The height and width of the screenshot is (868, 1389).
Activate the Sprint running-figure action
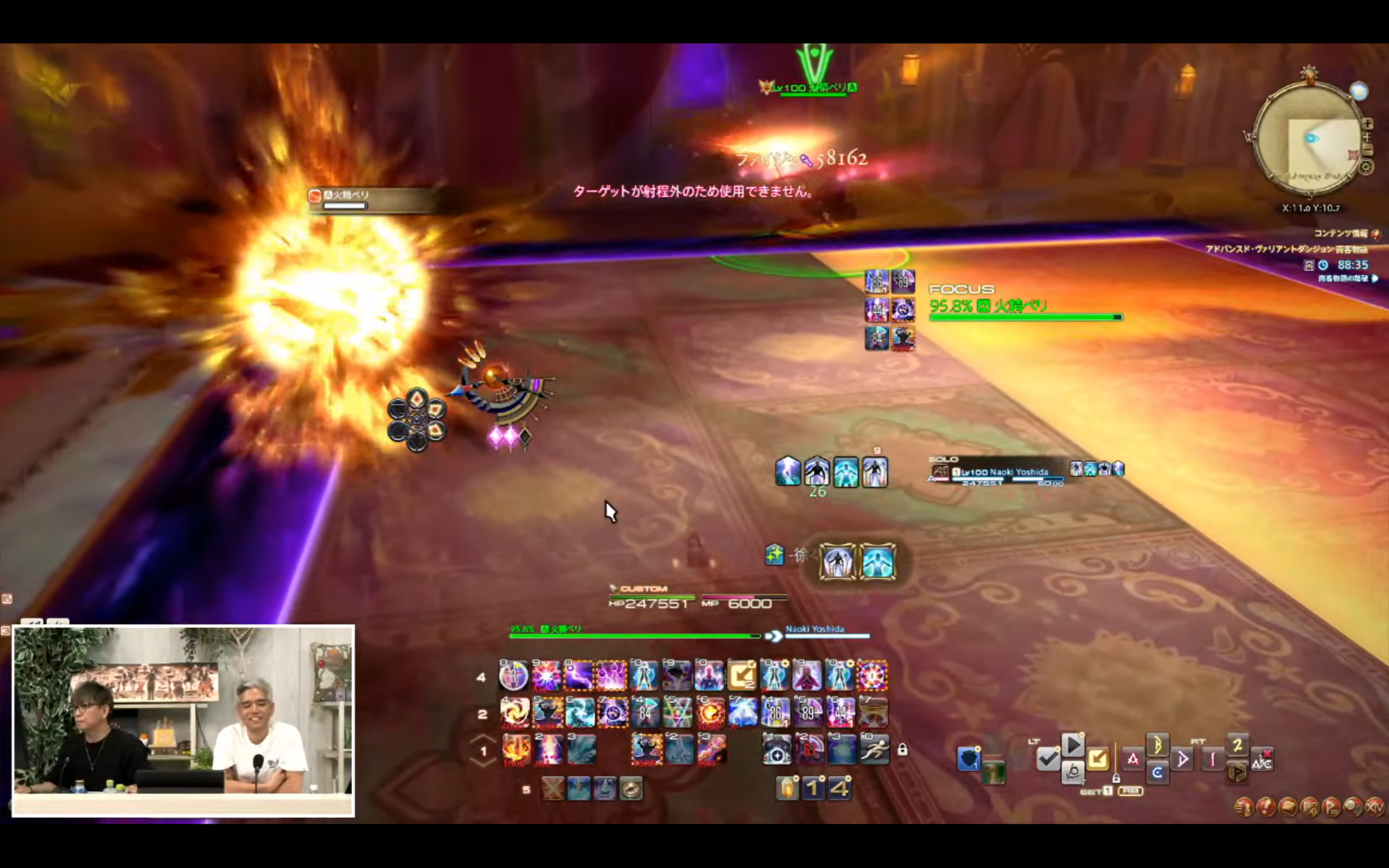pos(875,749)
